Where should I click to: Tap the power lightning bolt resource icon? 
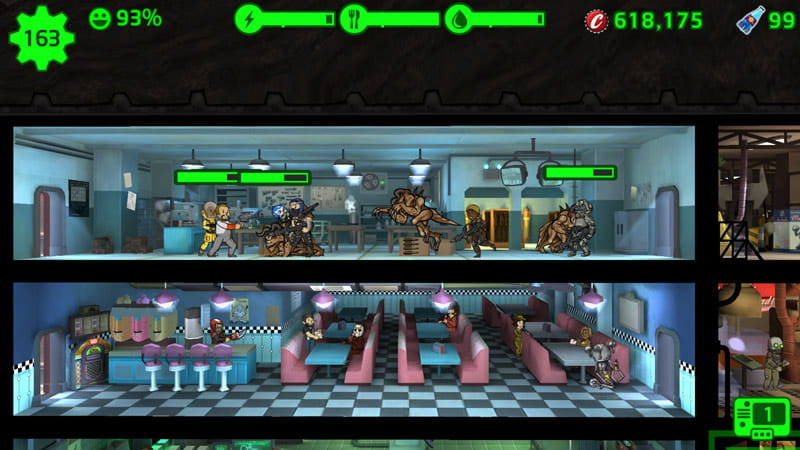[249, 19]
